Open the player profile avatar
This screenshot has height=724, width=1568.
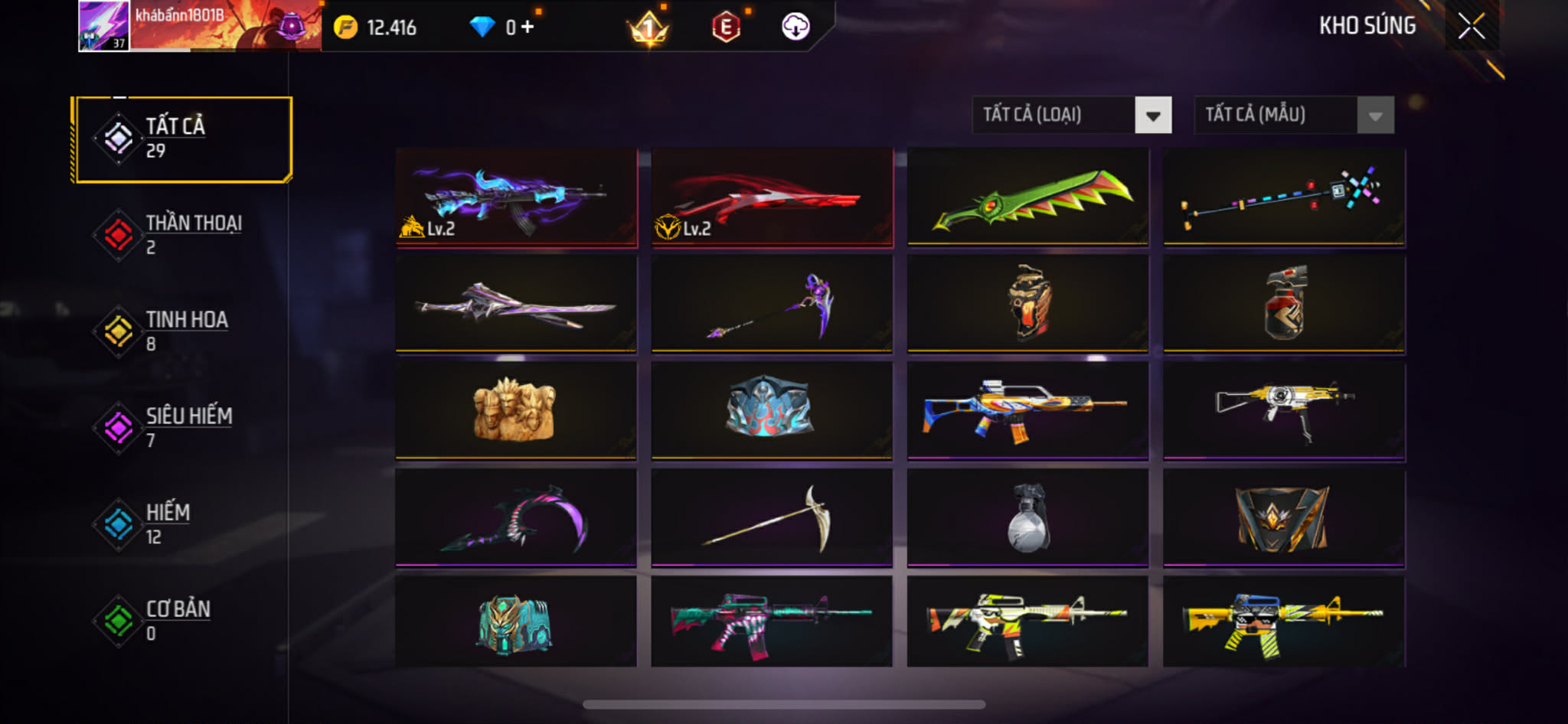103,26
